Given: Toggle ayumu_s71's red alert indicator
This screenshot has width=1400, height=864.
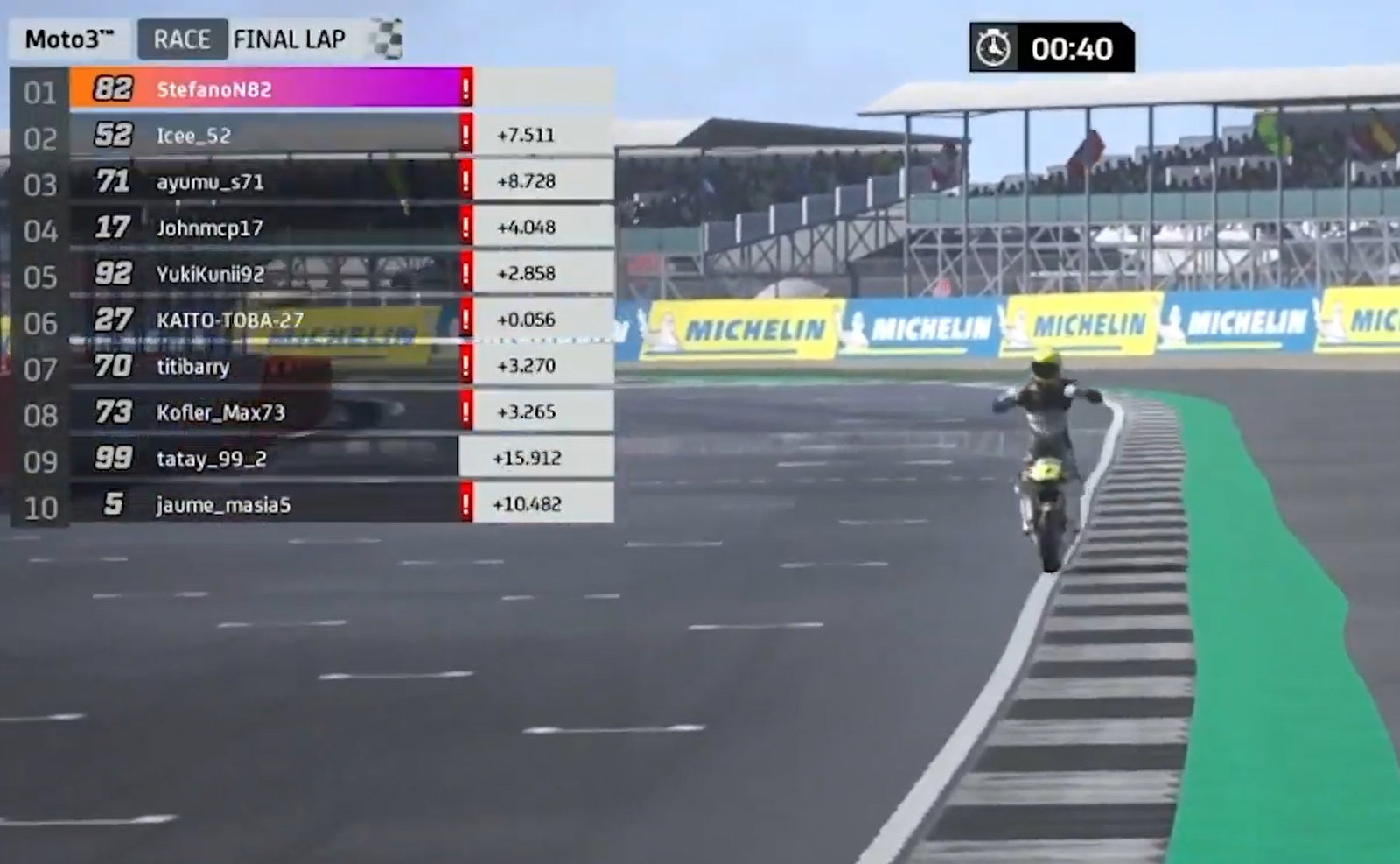Looking at the screenshot, I should tap(466, 181).
